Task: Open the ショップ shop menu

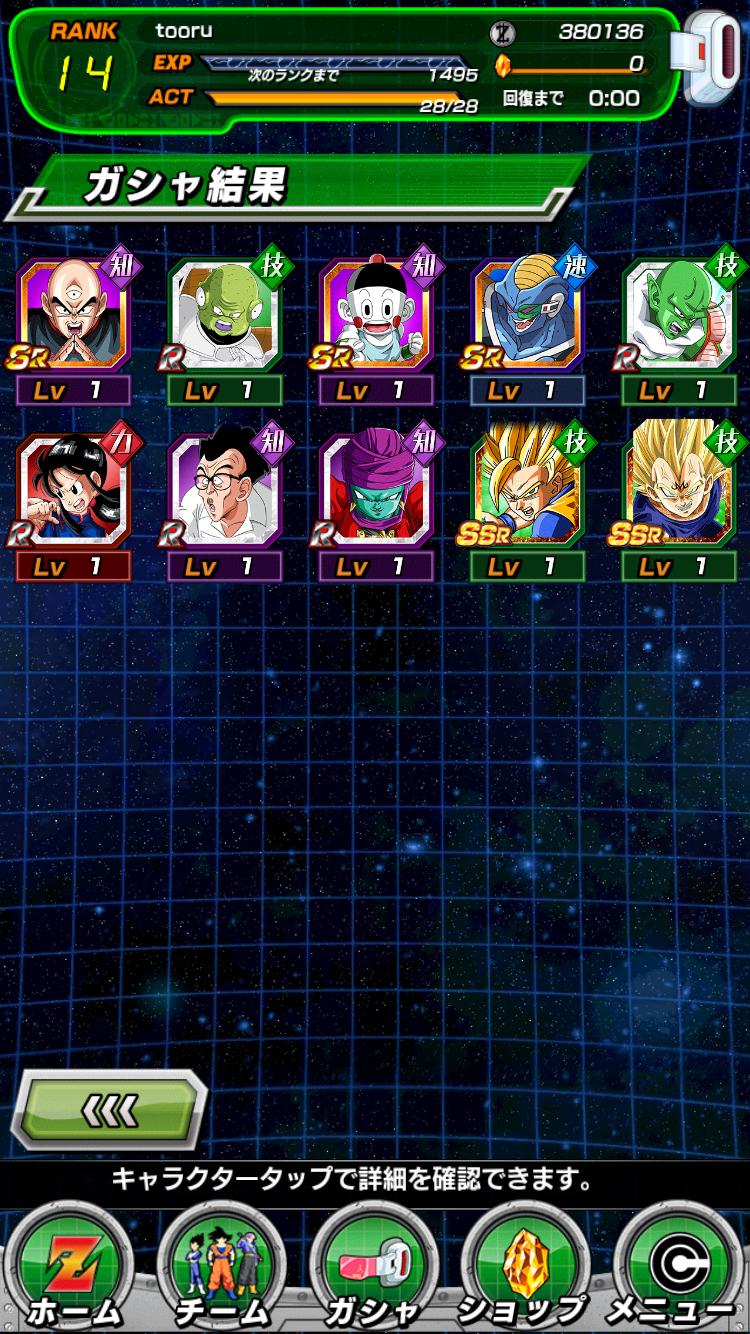Action: point(524,1265)
